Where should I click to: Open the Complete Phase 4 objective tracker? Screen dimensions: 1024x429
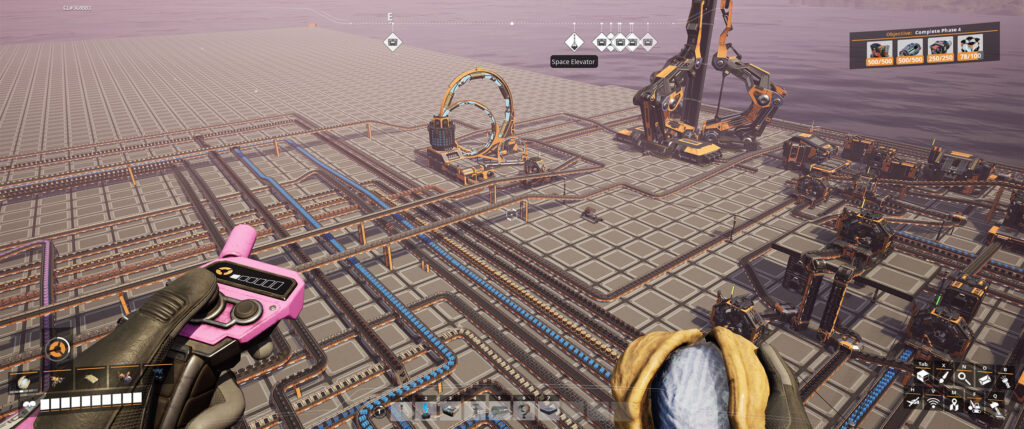pos(924,32)
